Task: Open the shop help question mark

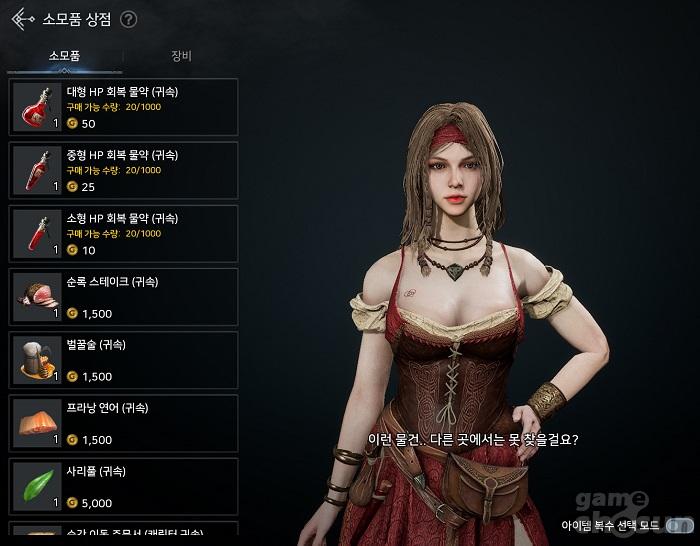Action: click(129, 19)
